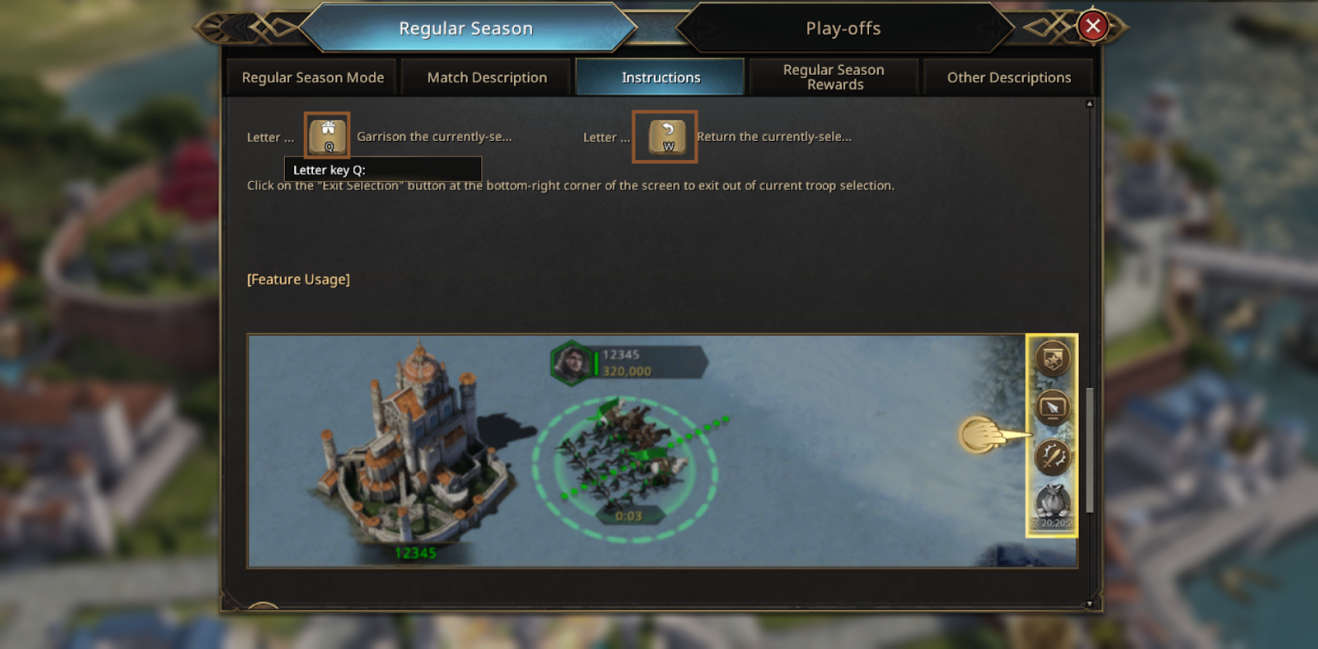Show the Regular Season Rewards tab

click(x=834, y=77)
